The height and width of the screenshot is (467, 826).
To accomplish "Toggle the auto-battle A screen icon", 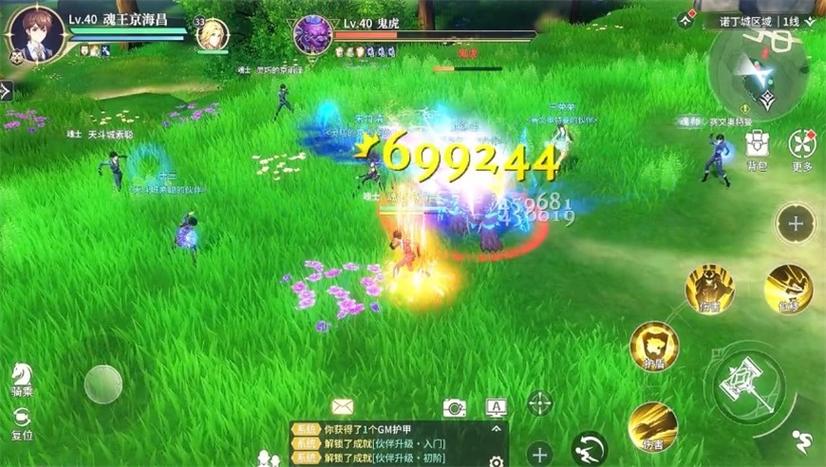I will (496, 406).
